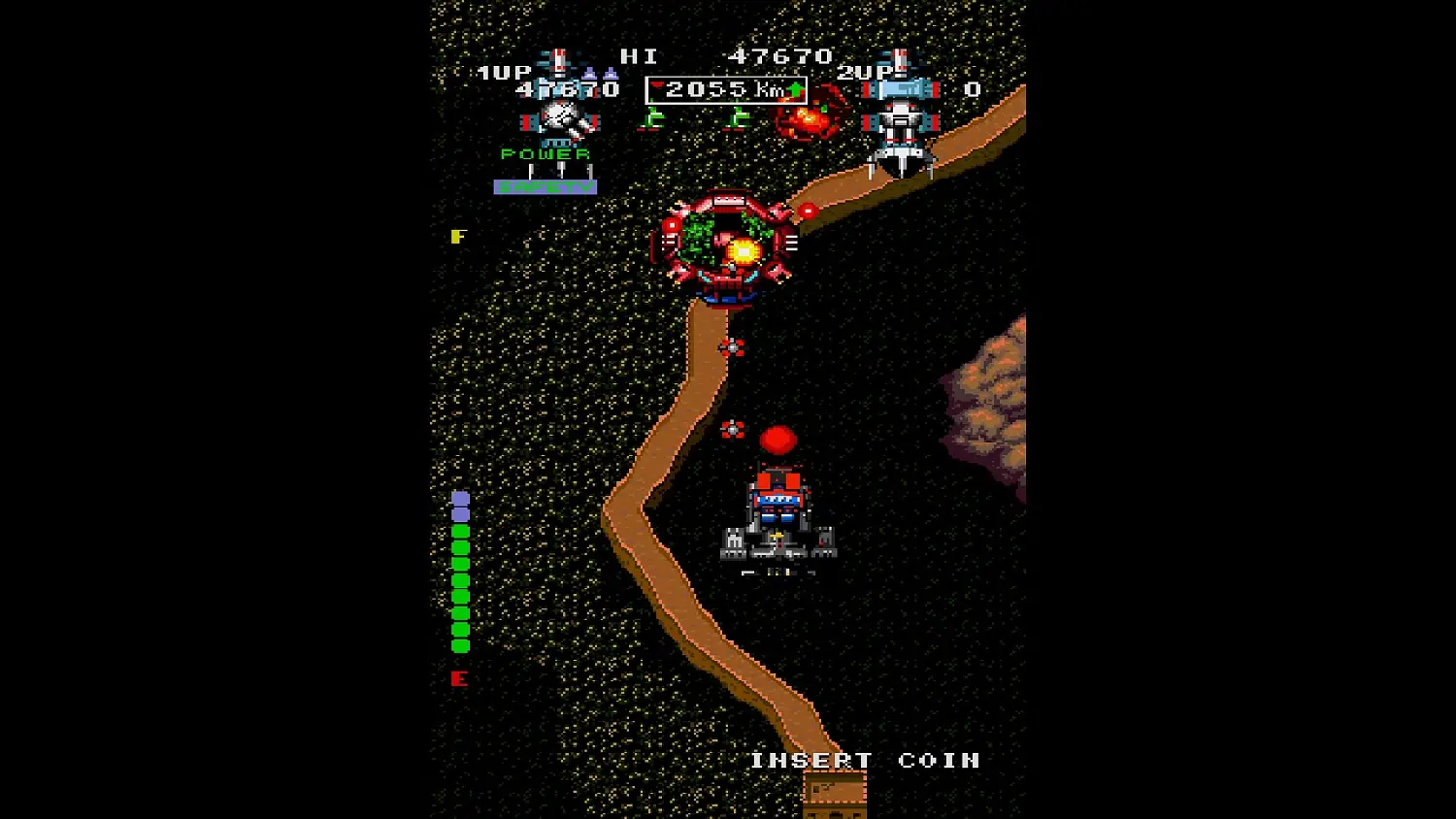
Task: Select the HI score label
Action: pos(636,55)
